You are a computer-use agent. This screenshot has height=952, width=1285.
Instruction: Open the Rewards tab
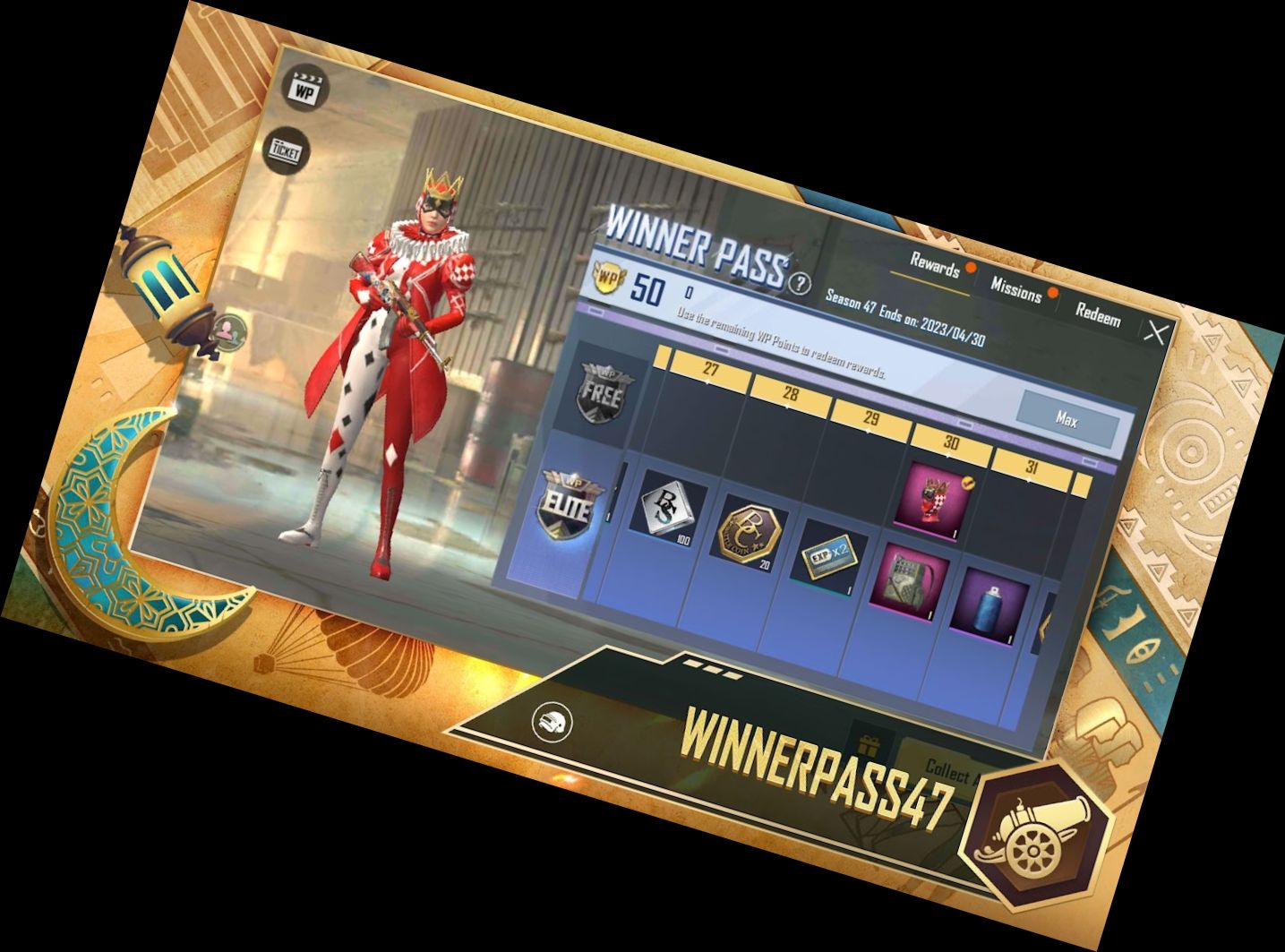tap(933, 265)
